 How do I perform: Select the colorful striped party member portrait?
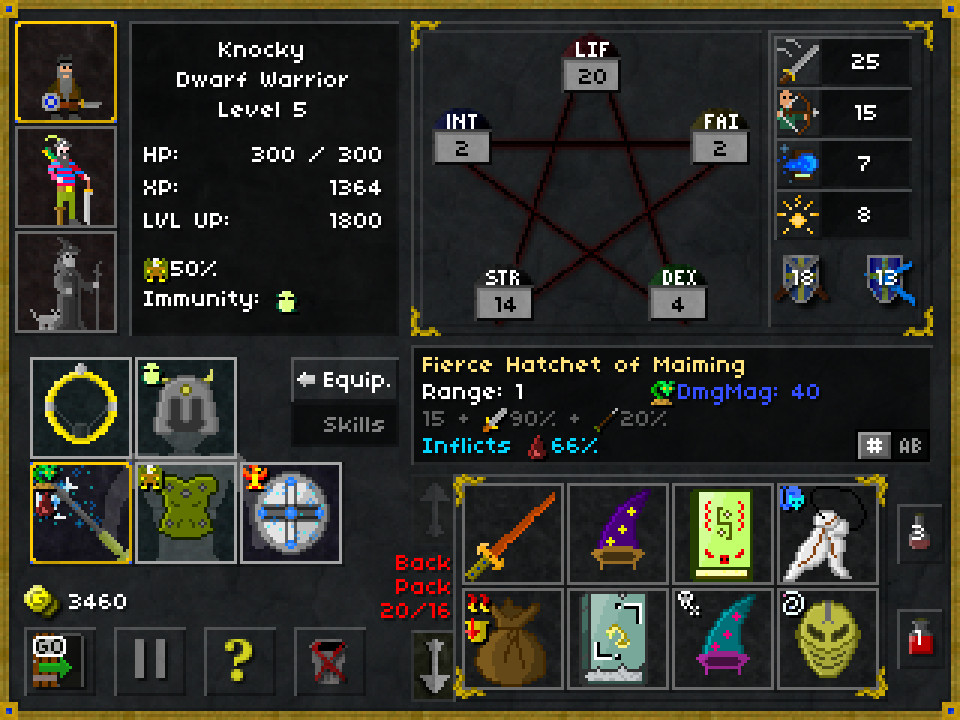click(66, 178)
